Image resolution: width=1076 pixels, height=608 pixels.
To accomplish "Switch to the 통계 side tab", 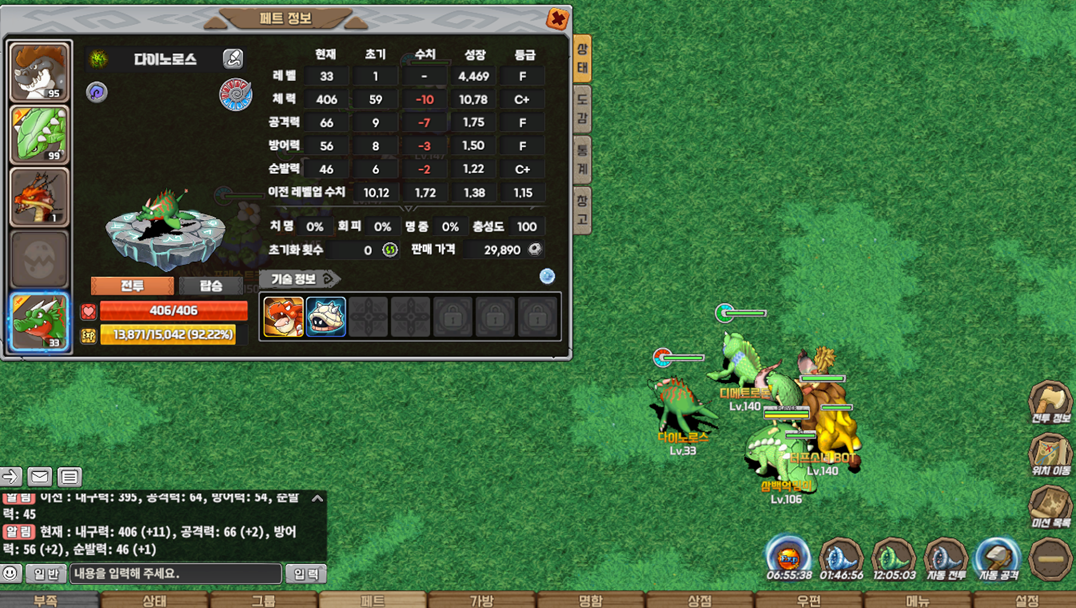I will (582, 160).
